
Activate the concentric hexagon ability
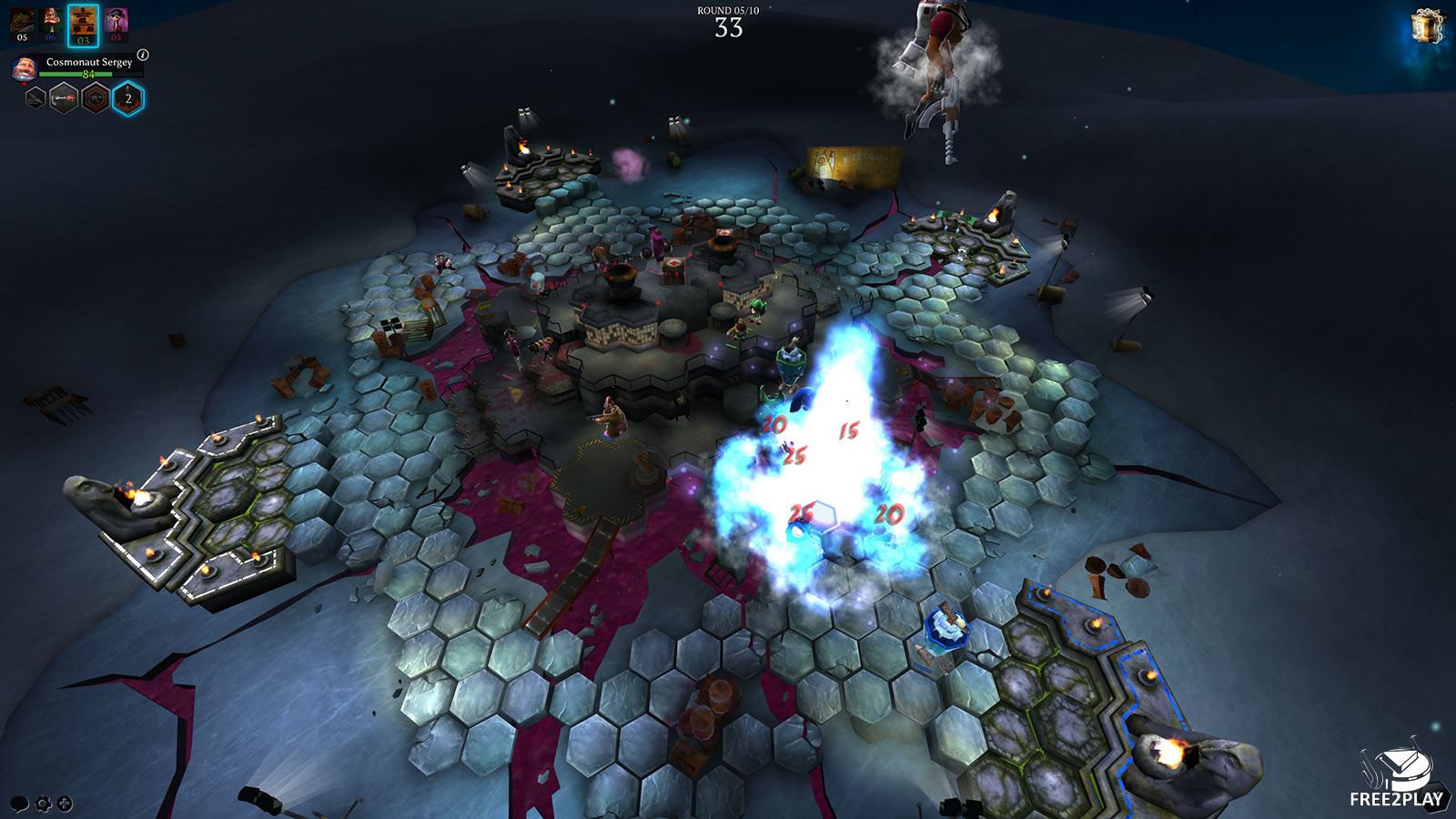click(96, 98)
